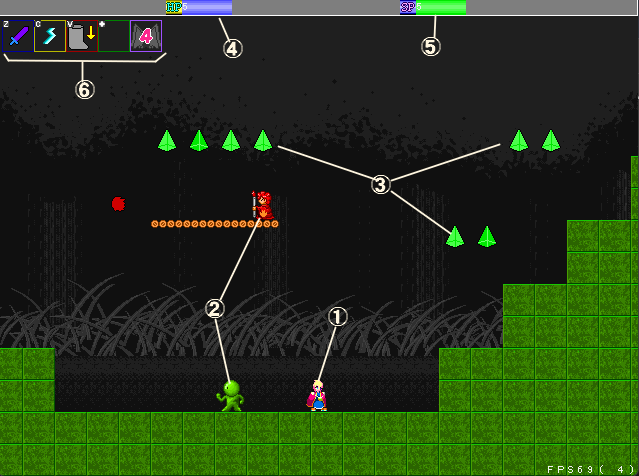Use the boot stomp ability slot
Viewport: 639px width, 476px height.
(x=82, y=37)
